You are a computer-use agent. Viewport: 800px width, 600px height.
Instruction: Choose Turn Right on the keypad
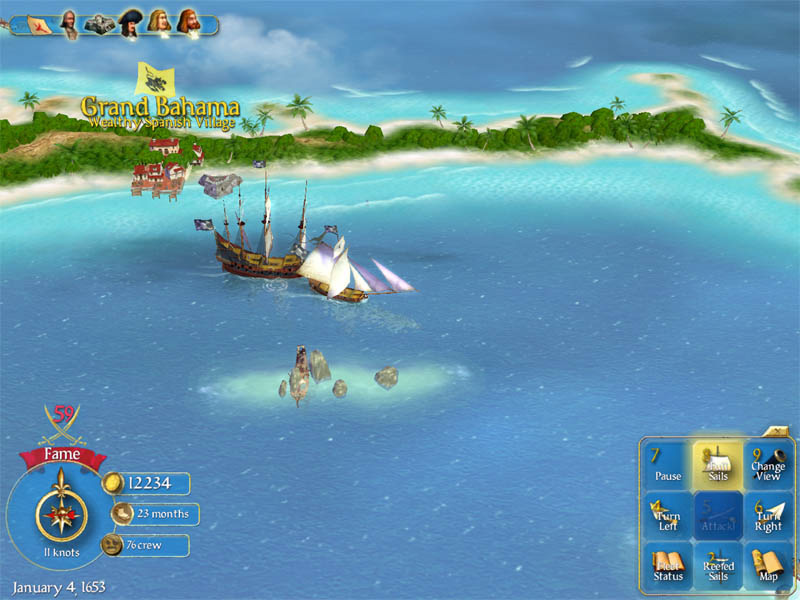pos(768,516)
